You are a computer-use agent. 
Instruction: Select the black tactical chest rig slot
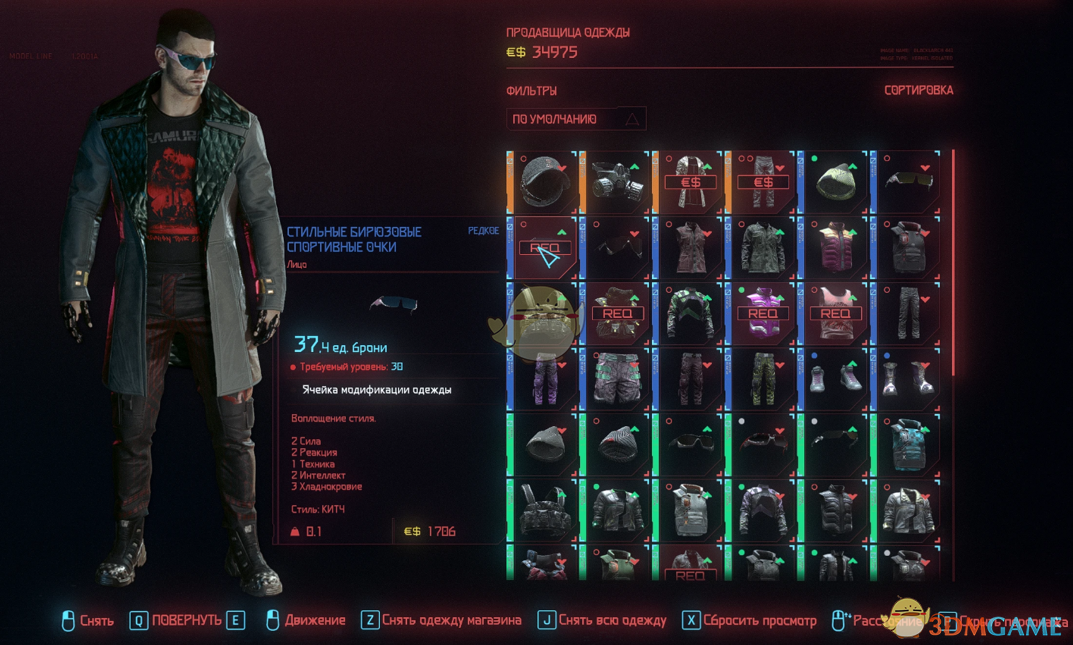click(544, 509)
